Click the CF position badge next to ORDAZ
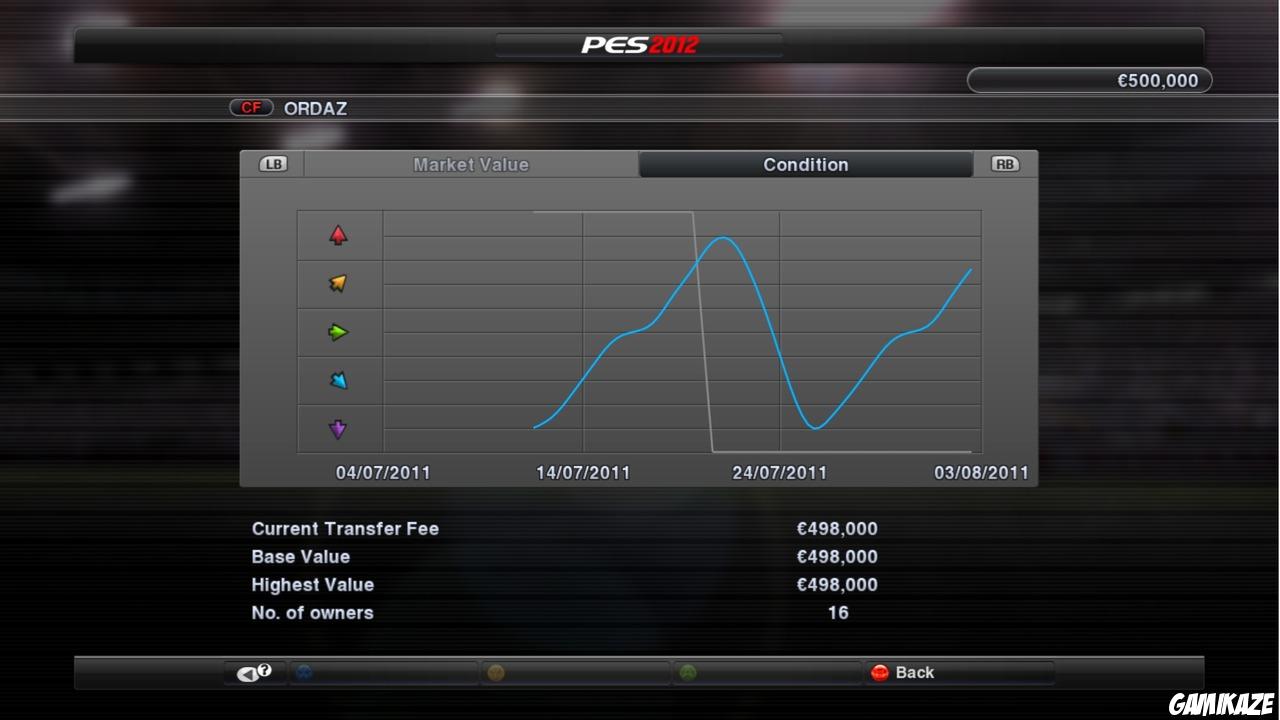This screenshot has width=1280, height=720. (251, 107)
